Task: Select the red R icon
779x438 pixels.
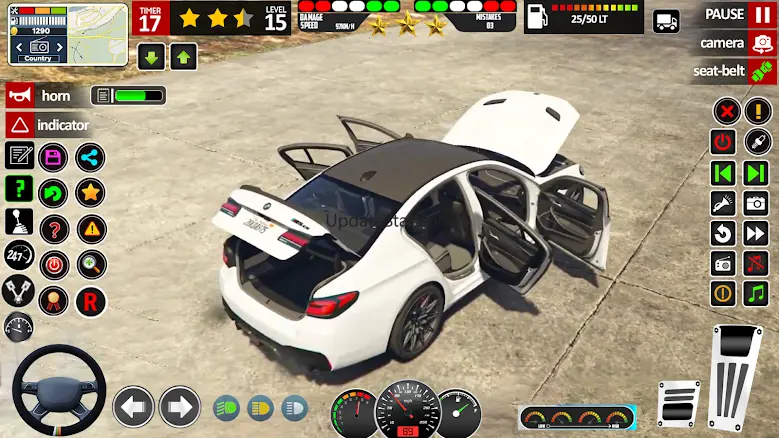Action: point(90,300)
